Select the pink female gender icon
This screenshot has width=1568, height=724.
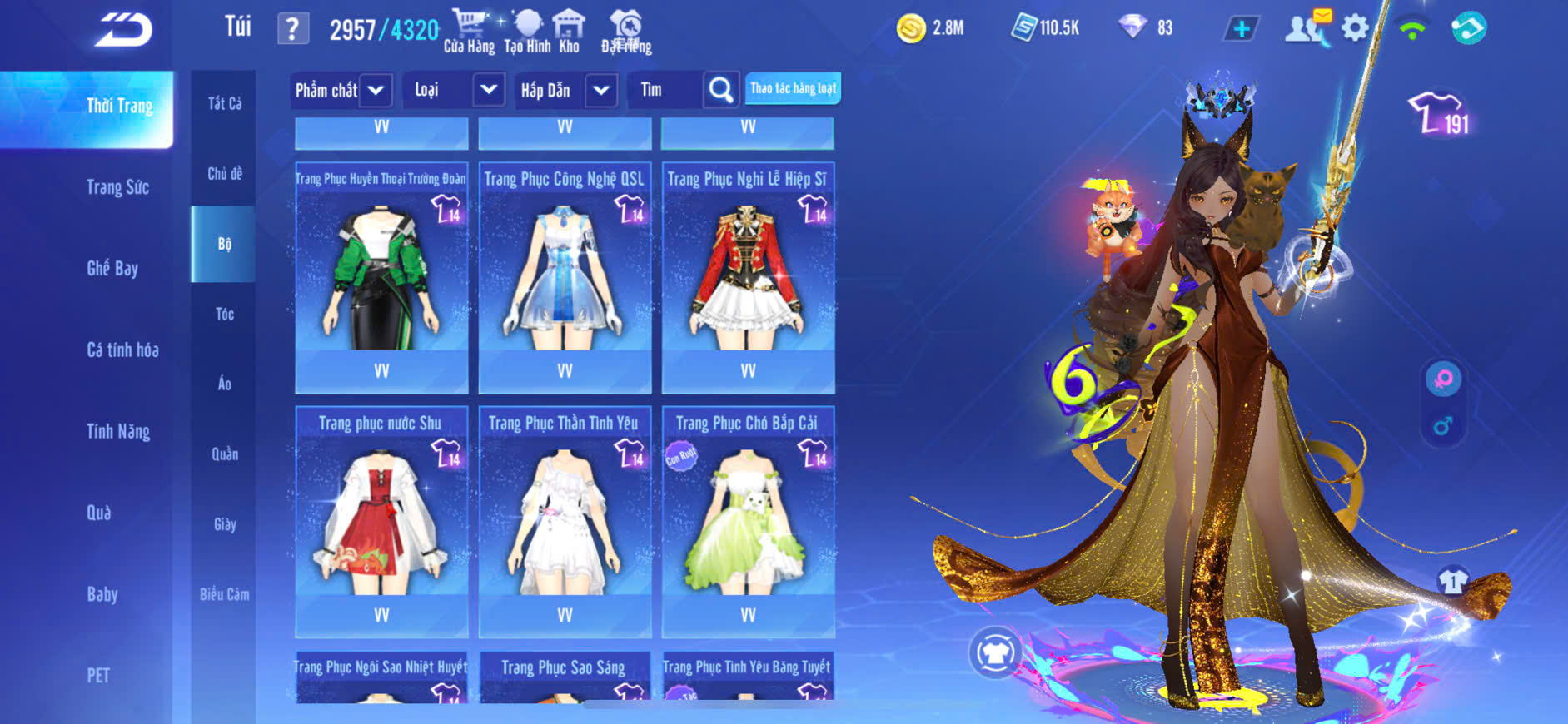[1443, 379]
